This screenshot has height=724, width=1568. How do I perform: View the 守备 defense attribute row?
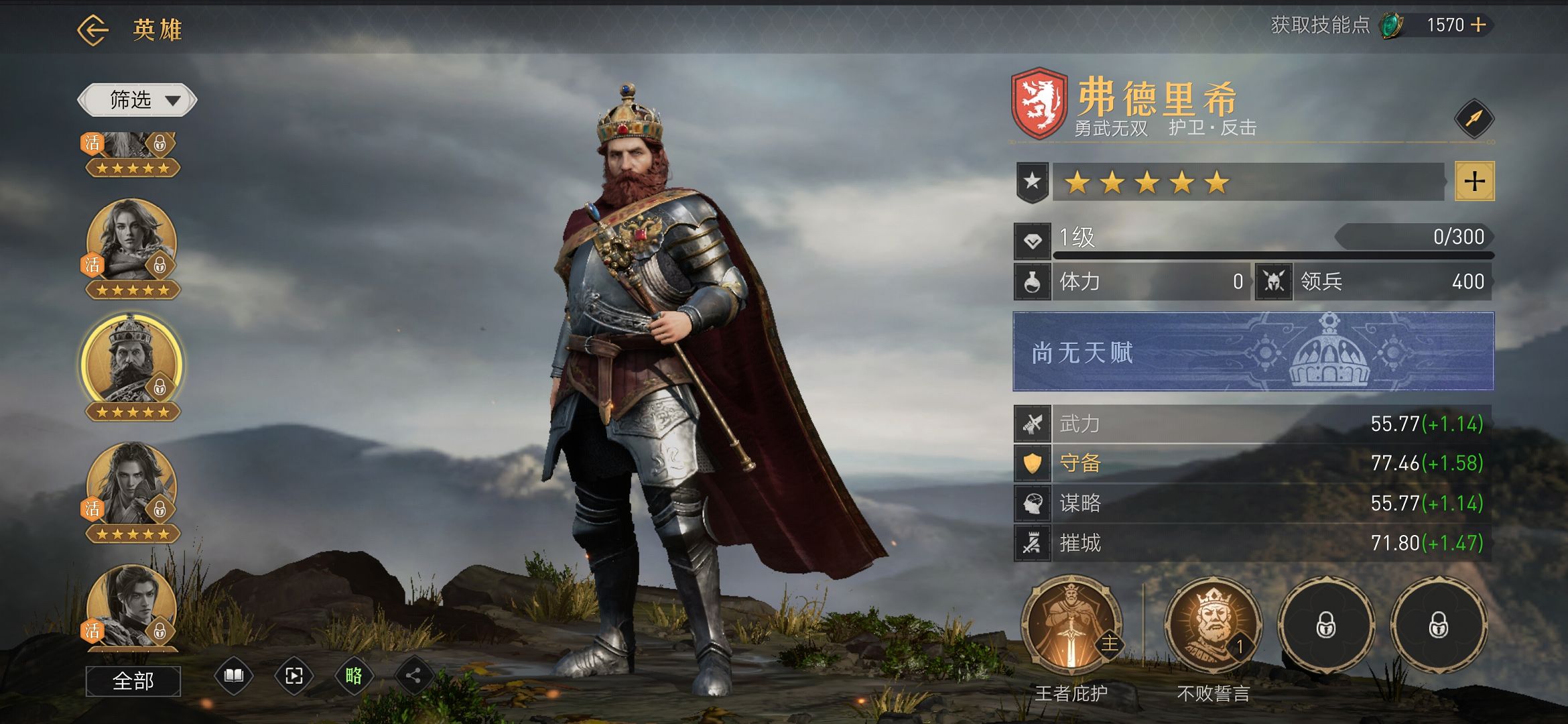tap(1252, 463)
